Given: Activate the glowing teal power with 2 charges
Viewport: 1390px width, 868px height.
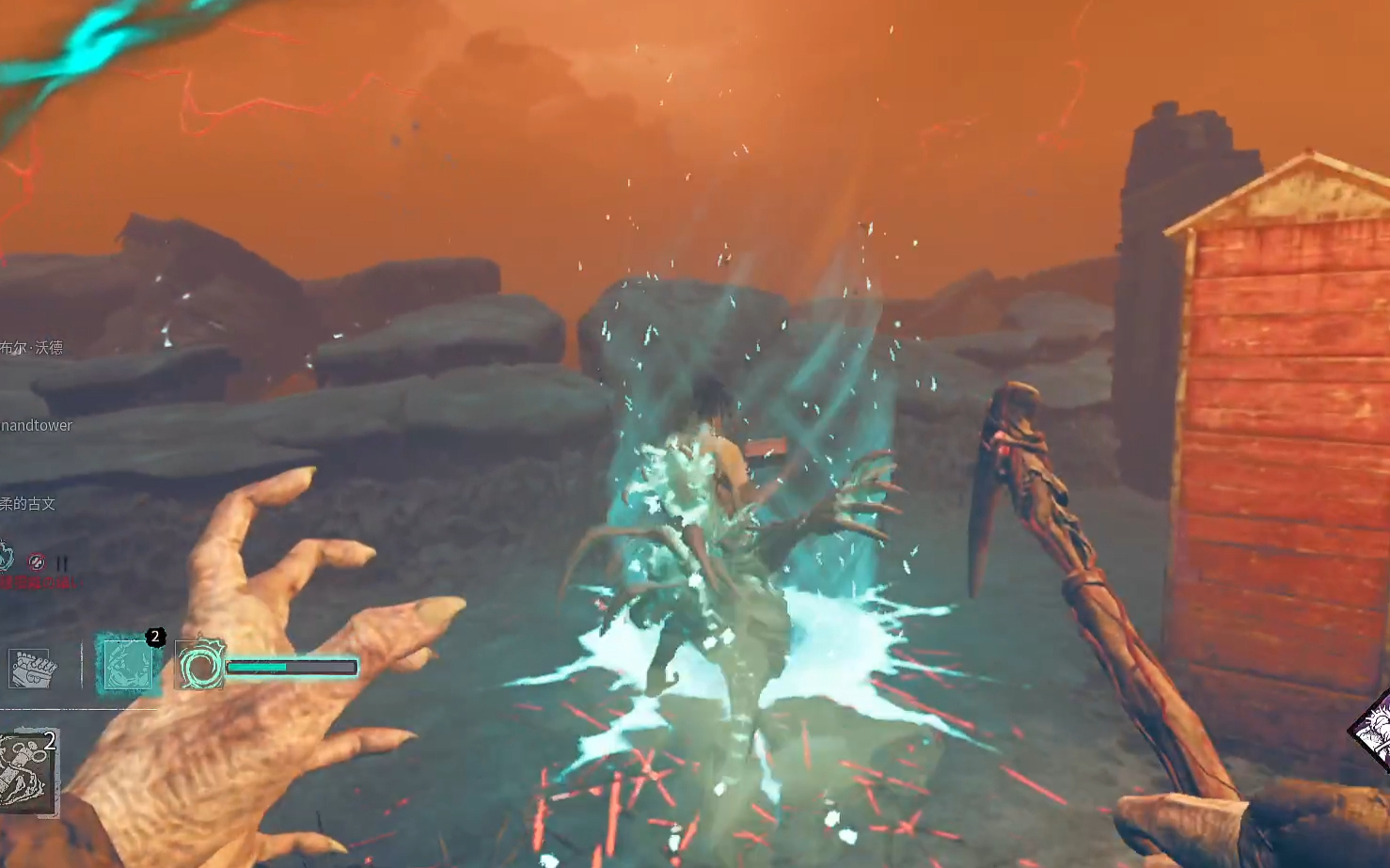Looking at the screenshot, I should [x=128, y=663].
